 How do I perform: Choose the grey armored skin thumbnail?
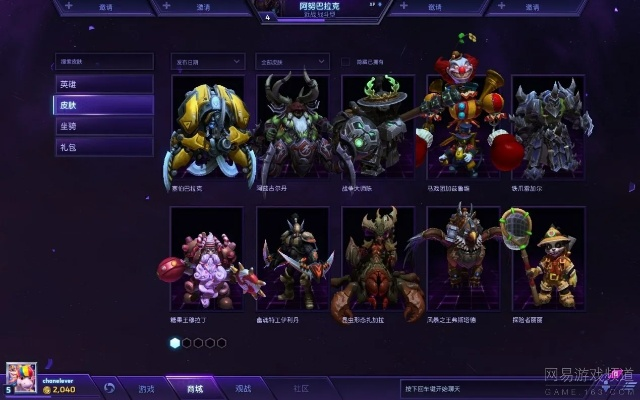point(547,127)
